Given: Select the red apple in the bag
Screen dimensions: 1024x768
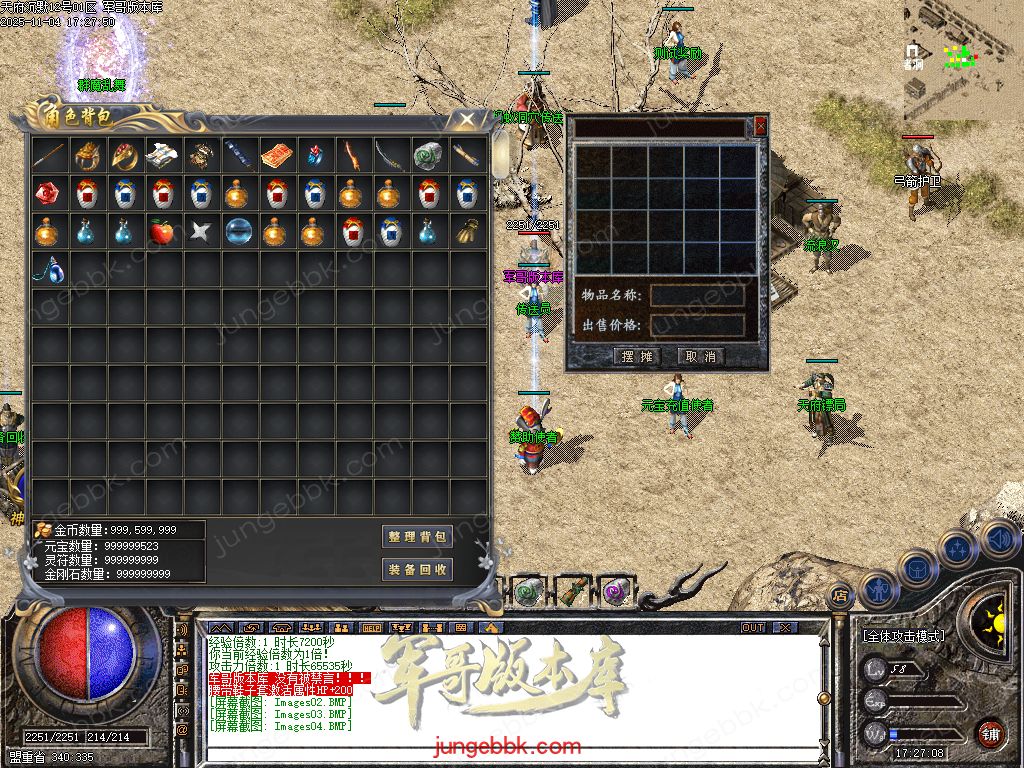Looking at the screenshot, I should [161, 232].
